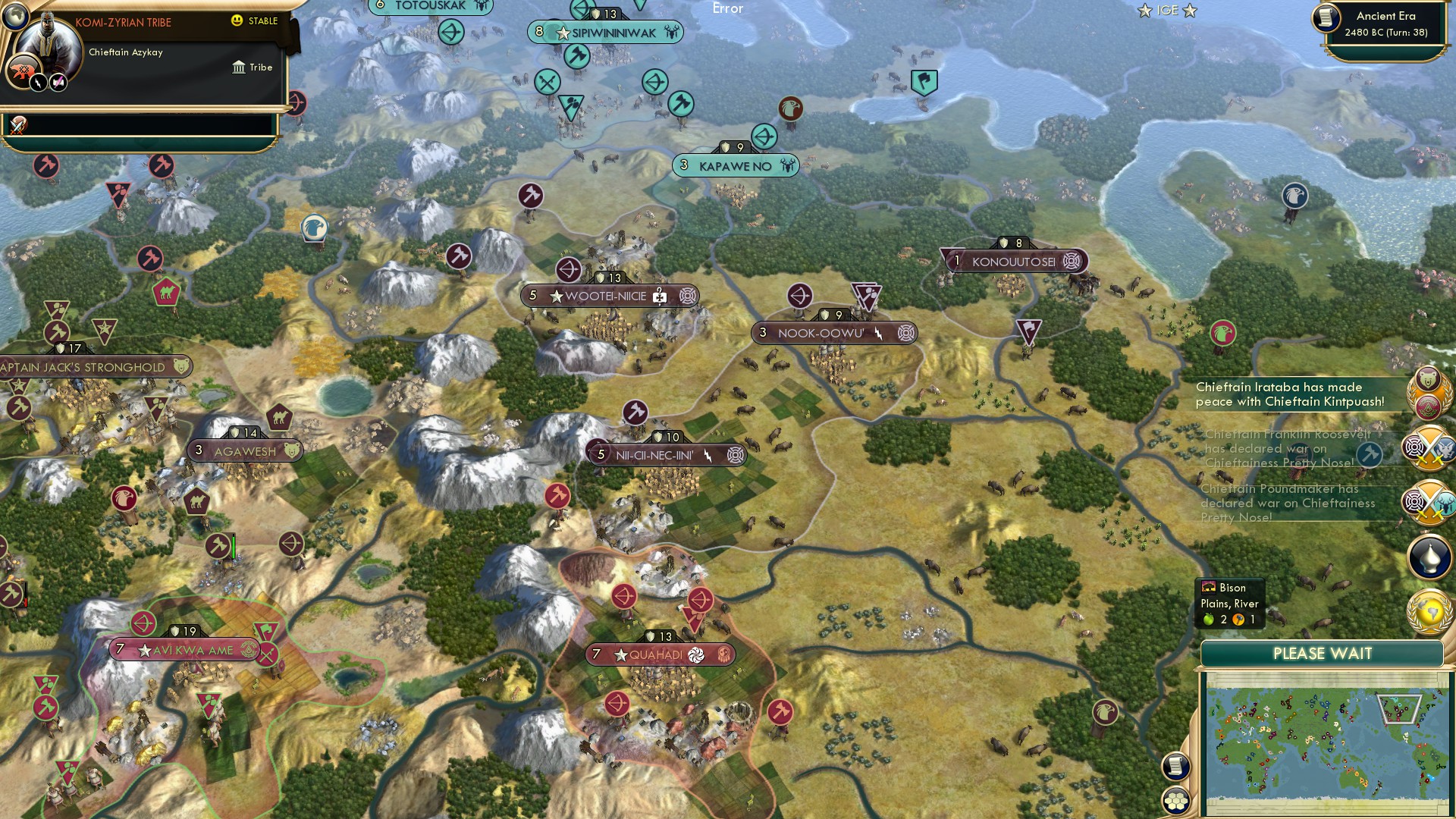Select the globe icon above the leader portrait
The width and height of the screenshot is (1456, 819).
[x=14, y=17]
